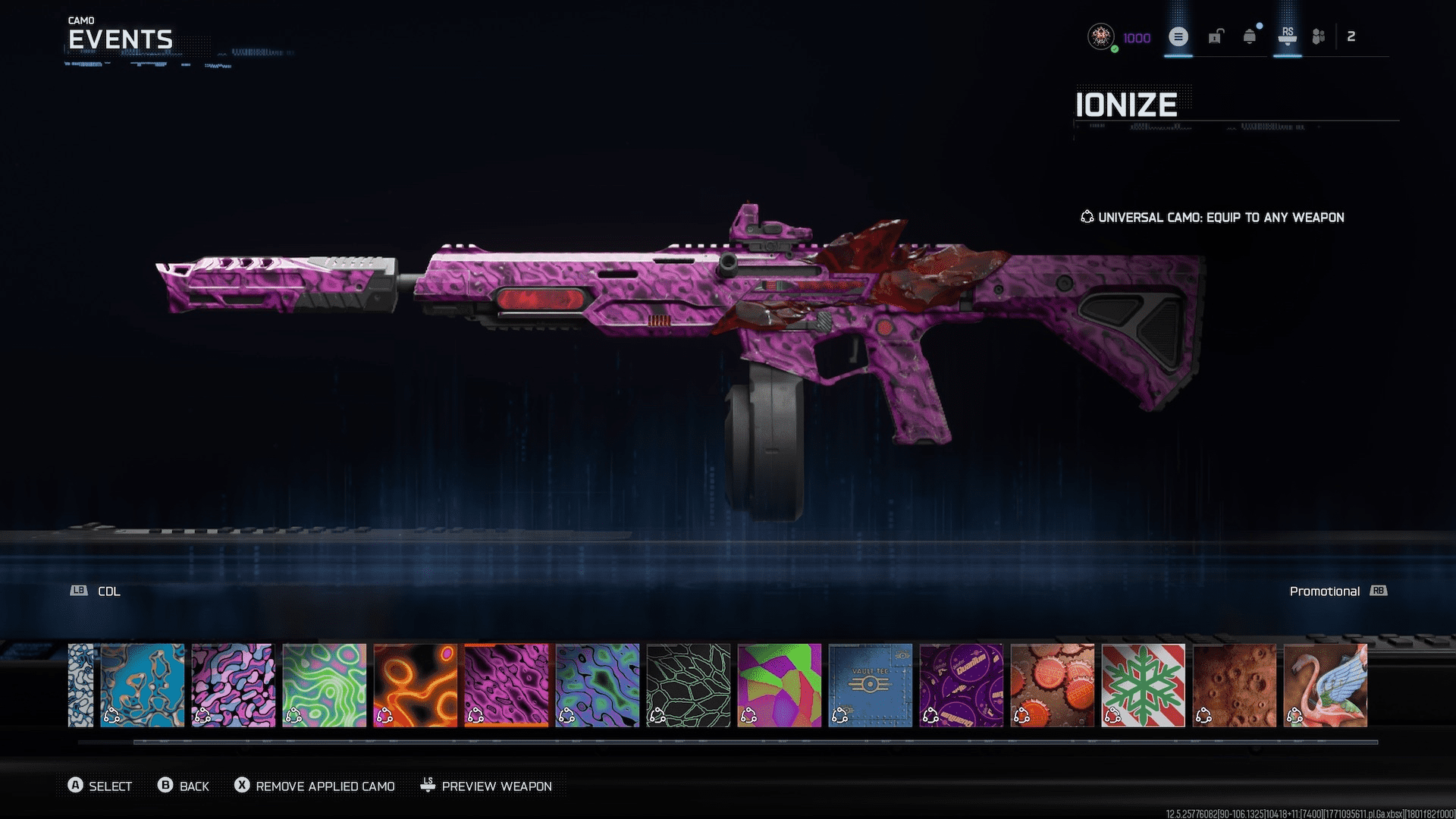Pick the black camo with green cracks
This screenshot has width=1456, height=819.
688,685
